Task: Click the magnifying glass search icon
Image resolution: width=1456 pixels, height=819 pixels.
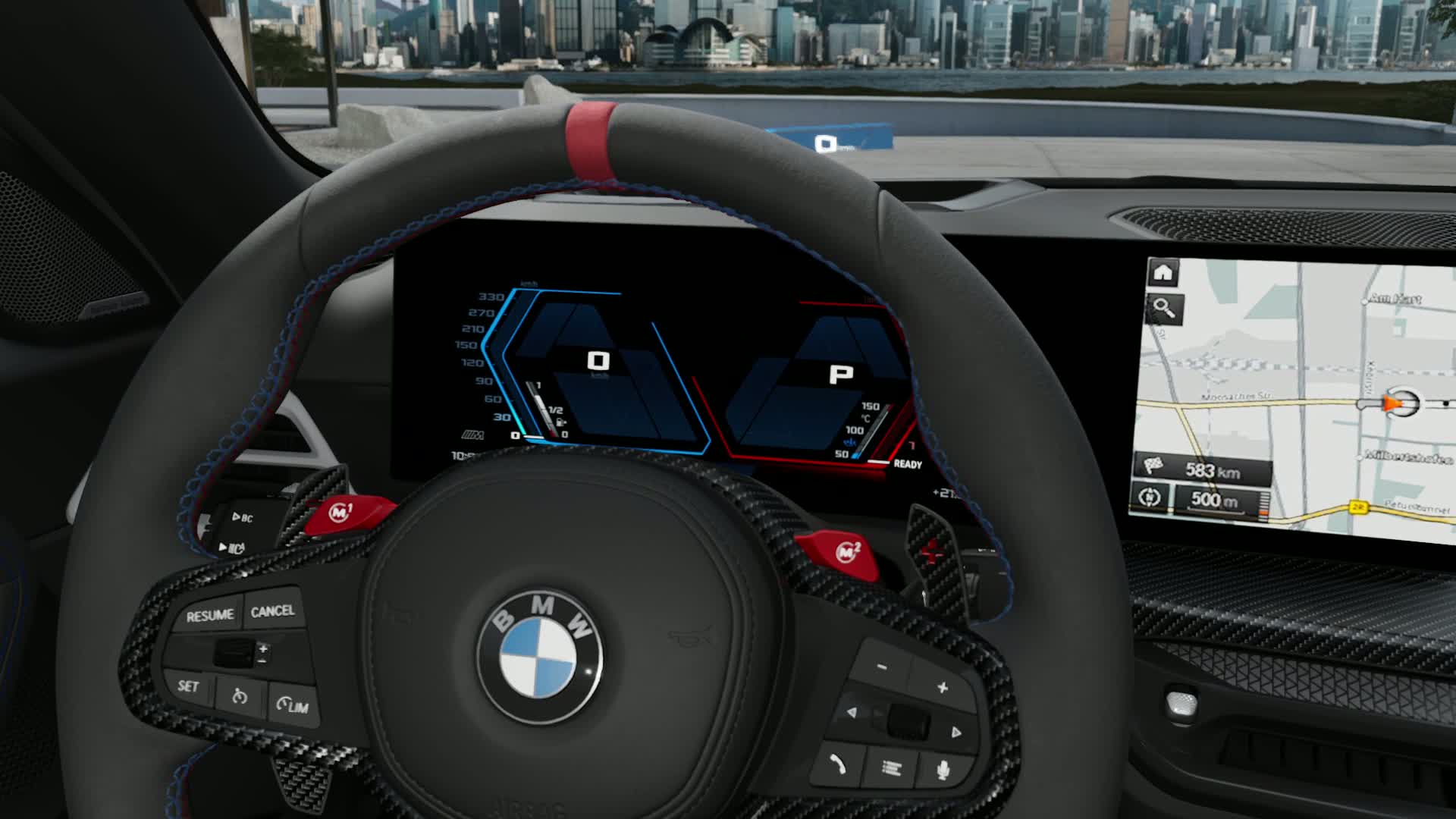Action: click(1163, 309)
